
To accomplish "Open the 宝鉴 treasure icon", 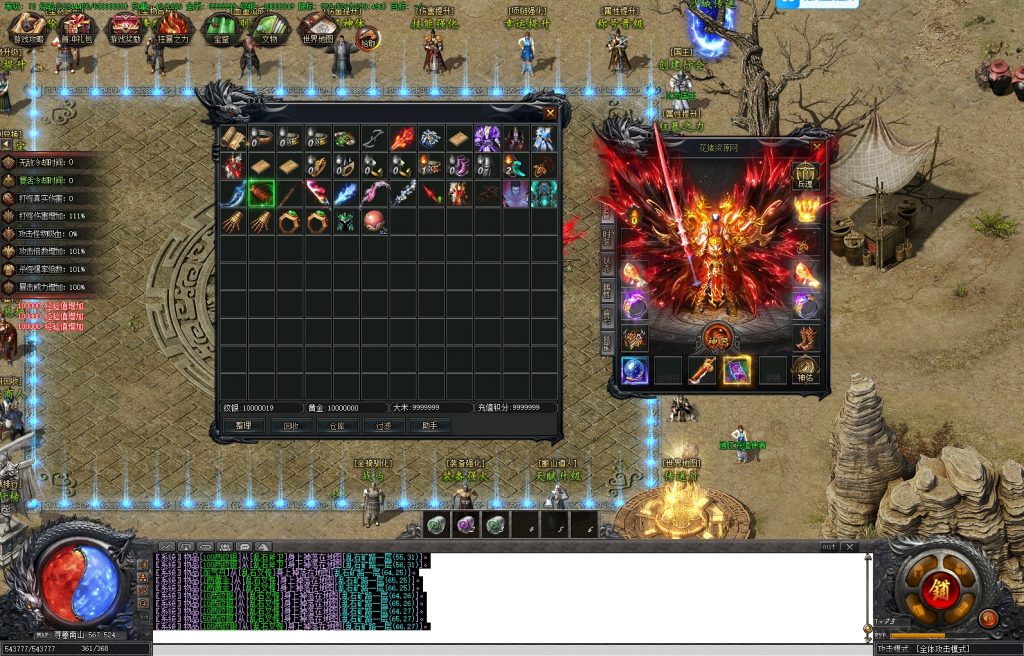I will (x=222, y=30).
